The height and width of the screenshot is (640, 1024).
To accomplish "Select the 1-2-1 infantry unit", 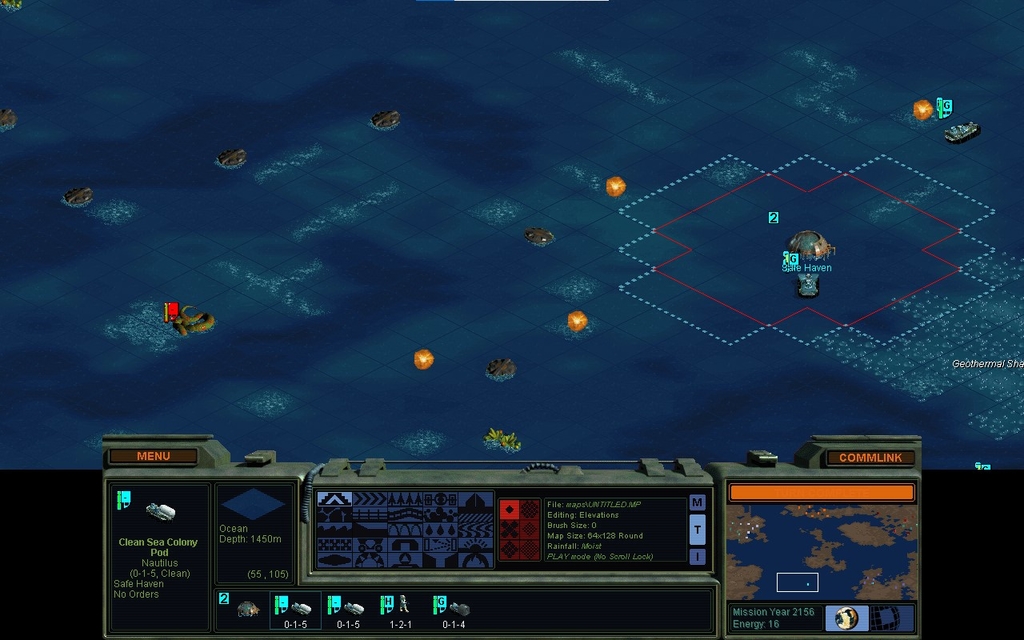I will tap(400, 608).
